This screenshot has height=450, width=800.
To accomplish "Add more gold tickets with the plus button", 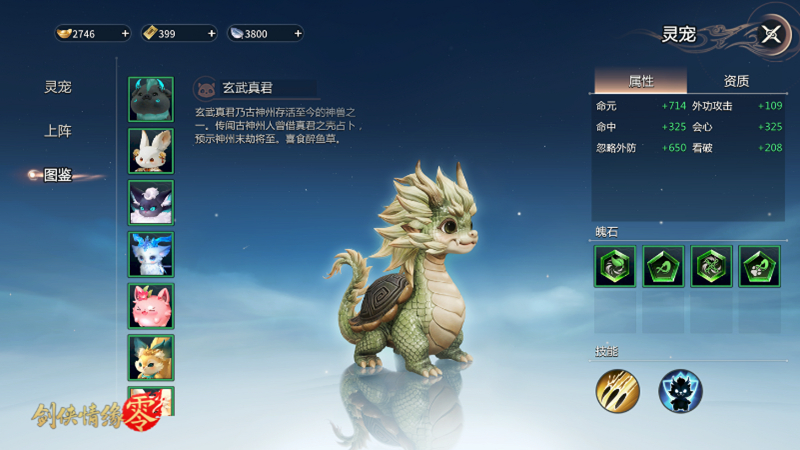I will pos(211,34).
